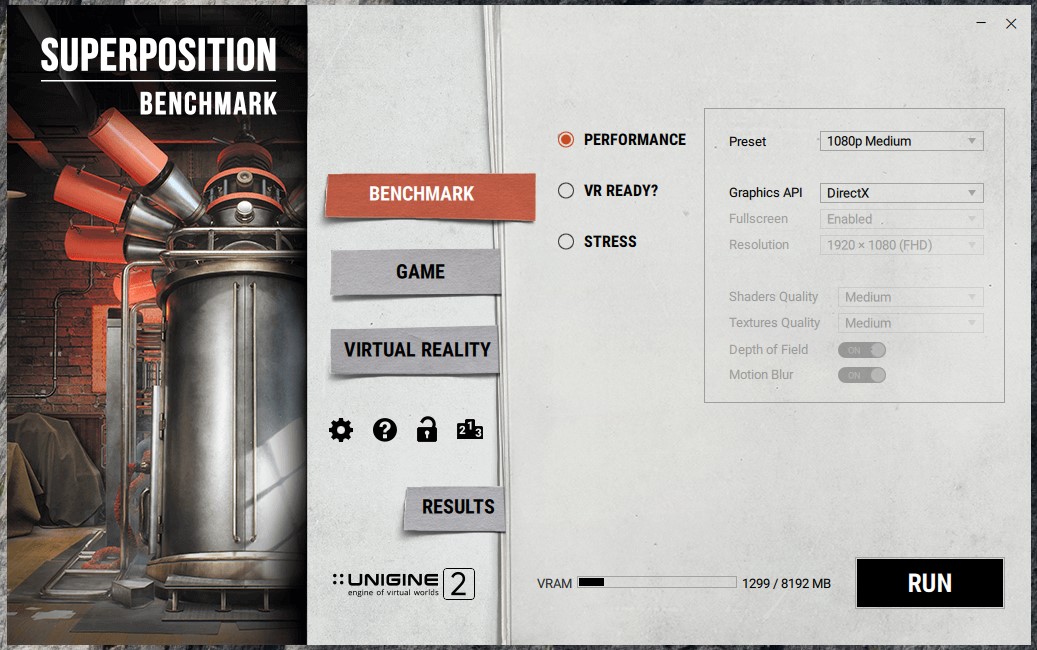Click the padlock unlock icon
This screenshot has height=650, width=1037.
427,430
